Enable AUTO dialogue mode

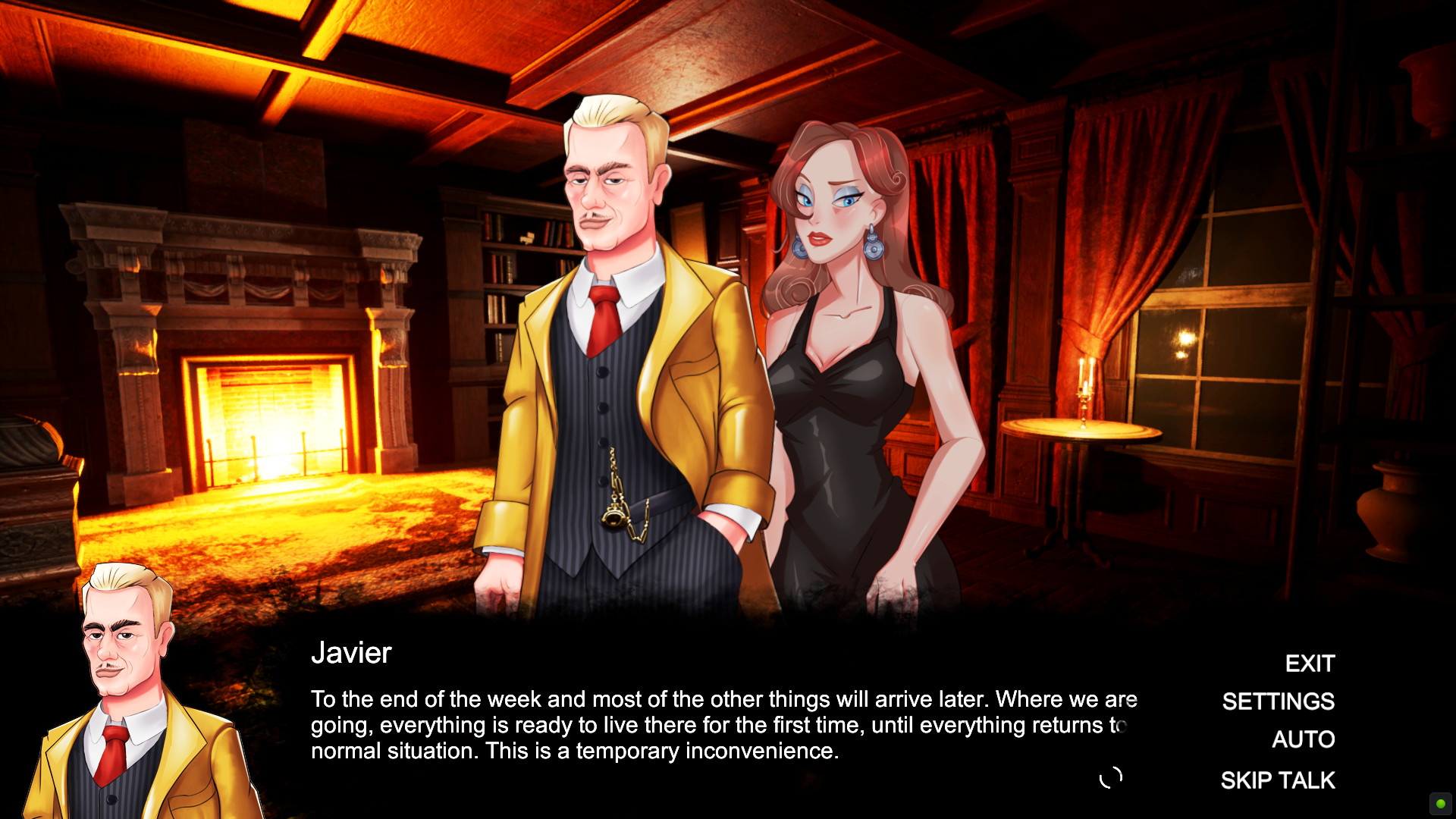click(x=1304, y=739)
